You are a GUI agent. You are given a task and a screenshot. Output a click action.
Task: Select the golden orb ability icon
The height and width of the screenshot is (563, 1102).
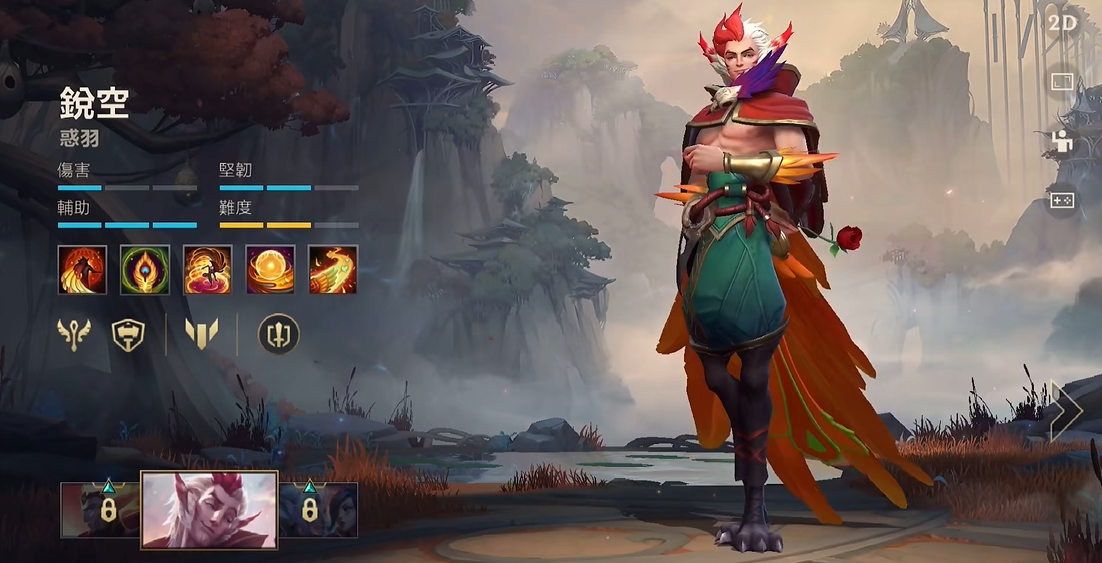coord(270,270)
